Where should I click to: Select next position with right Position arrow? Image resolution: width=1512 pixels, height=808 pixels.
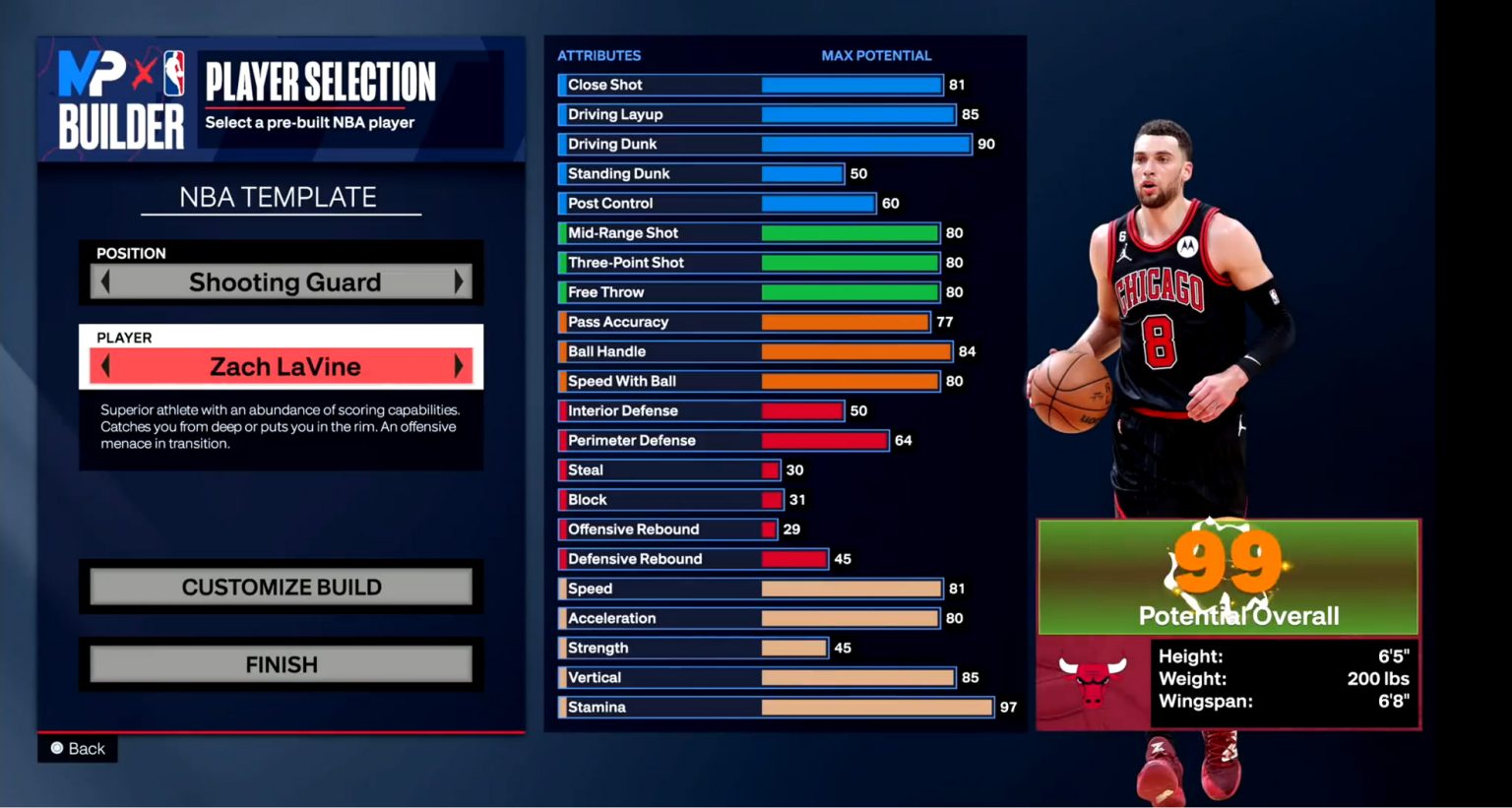(459, 281)
